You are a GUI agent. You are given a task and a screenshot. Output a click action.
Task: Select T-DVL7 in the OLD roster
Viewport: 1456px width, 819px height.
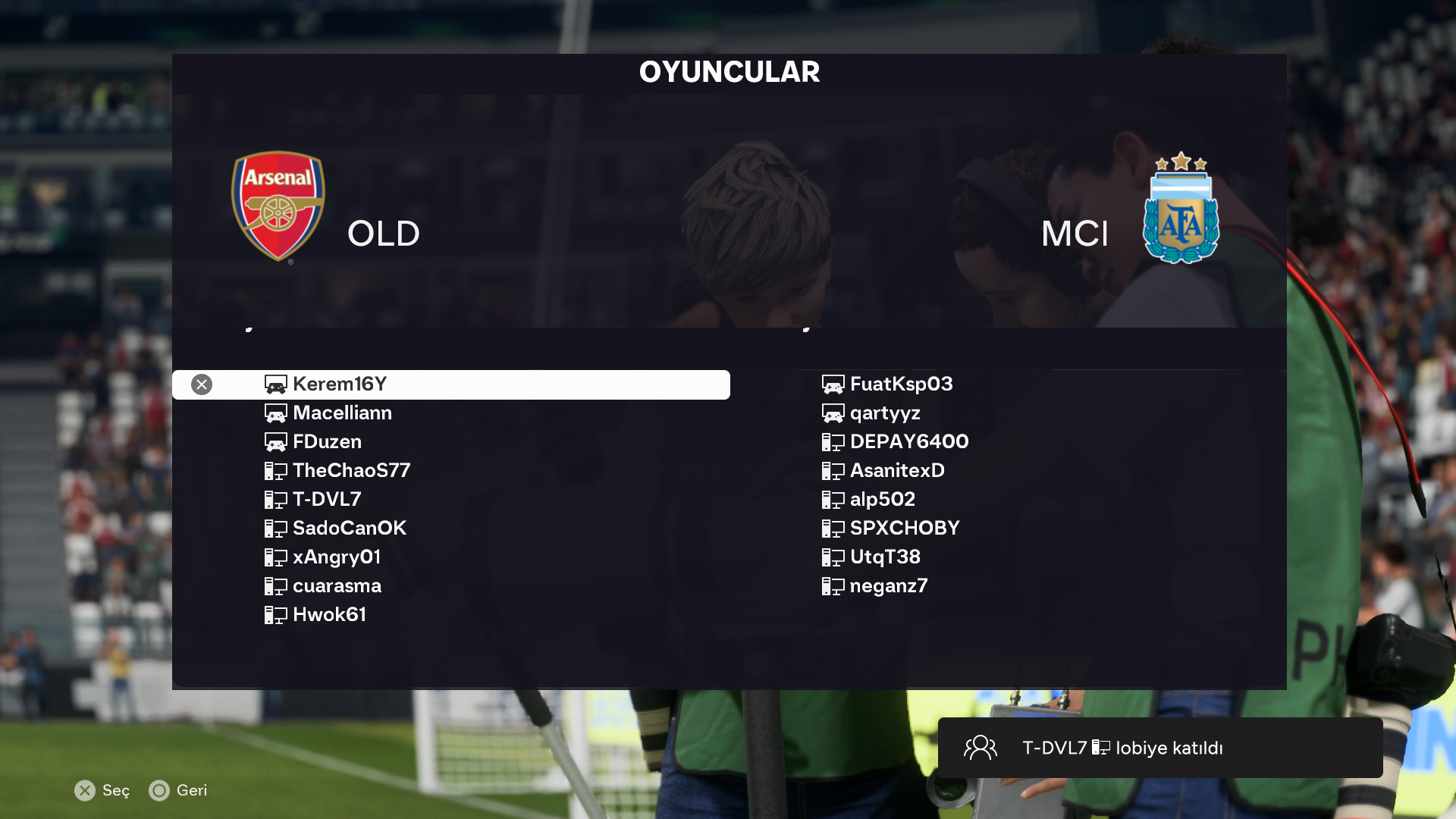327,500
